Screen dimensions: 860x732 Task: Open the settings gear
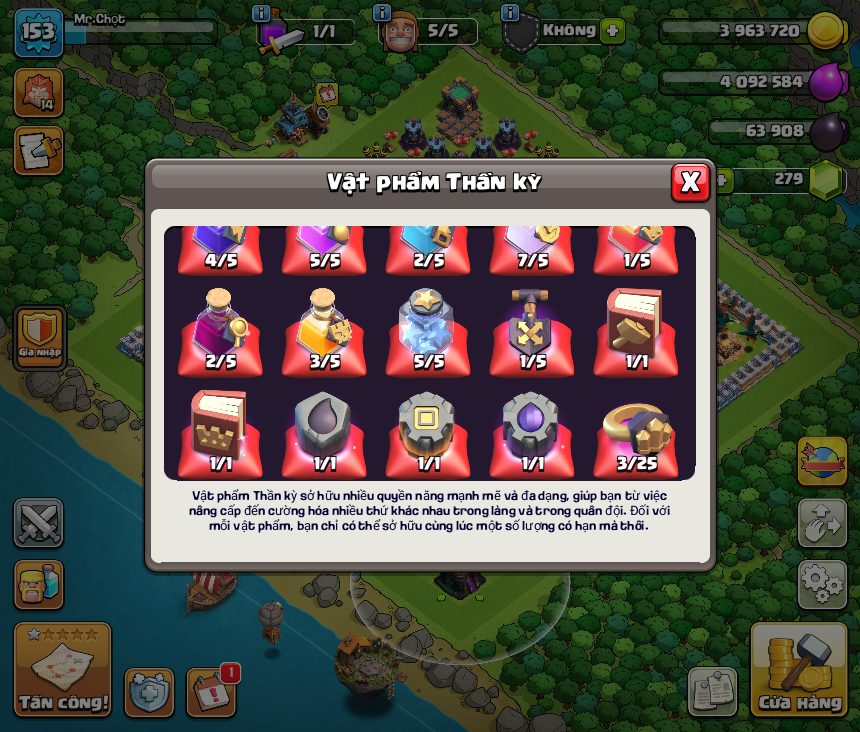tap(821, 584)
